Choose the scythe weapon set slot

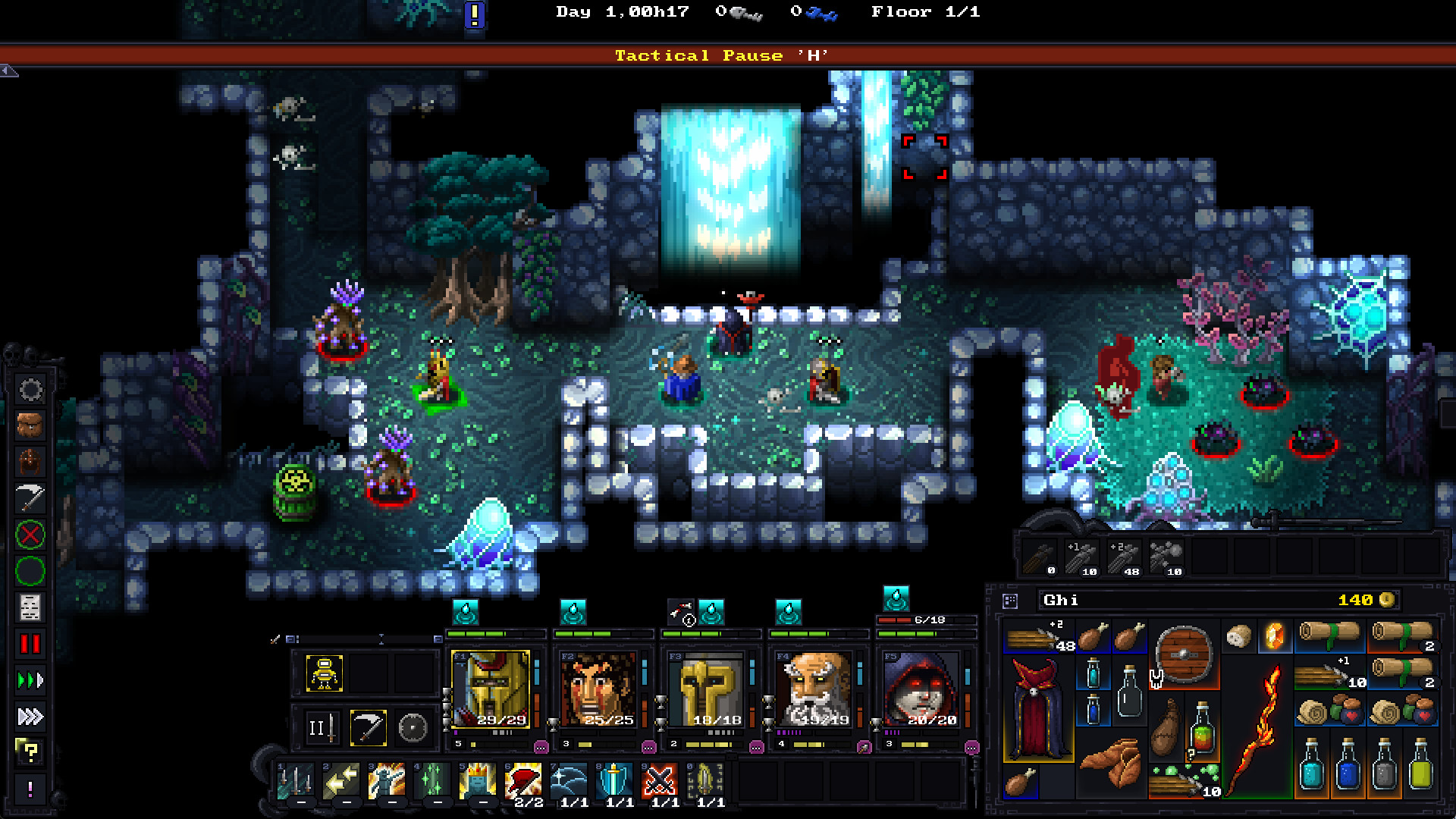[369, 729]
